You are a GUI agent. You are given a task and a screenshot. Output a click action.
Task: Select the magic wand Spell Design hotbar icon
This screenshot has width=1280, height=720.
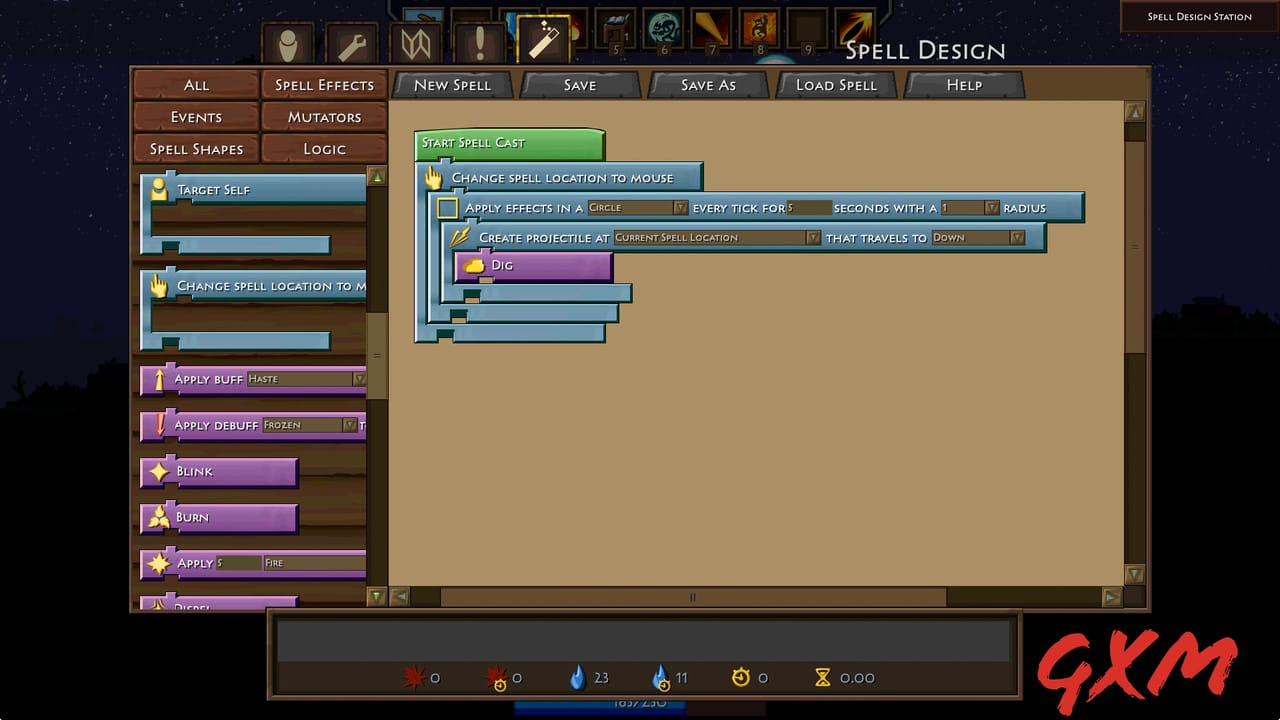click(x=543, y=40)
